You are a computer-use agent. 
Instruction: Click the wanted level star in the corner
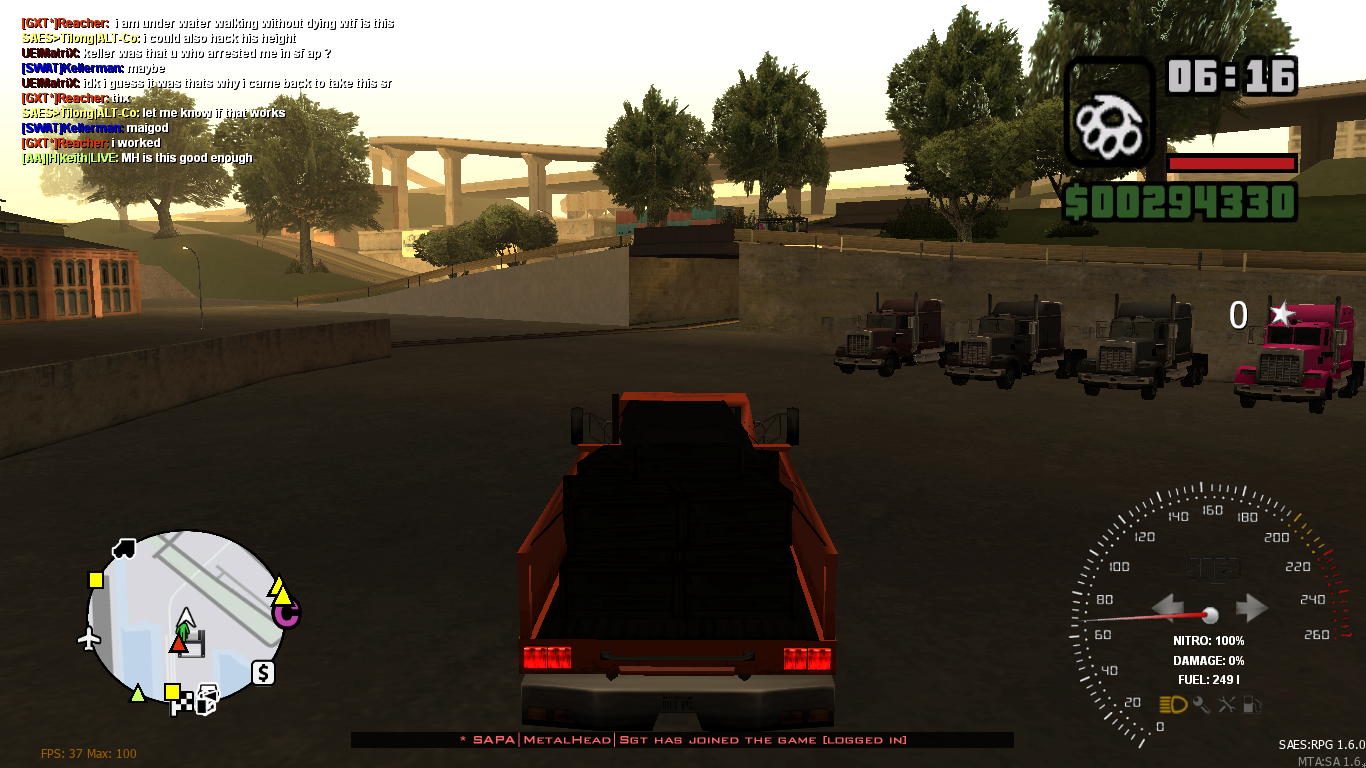coord(1284,316)
